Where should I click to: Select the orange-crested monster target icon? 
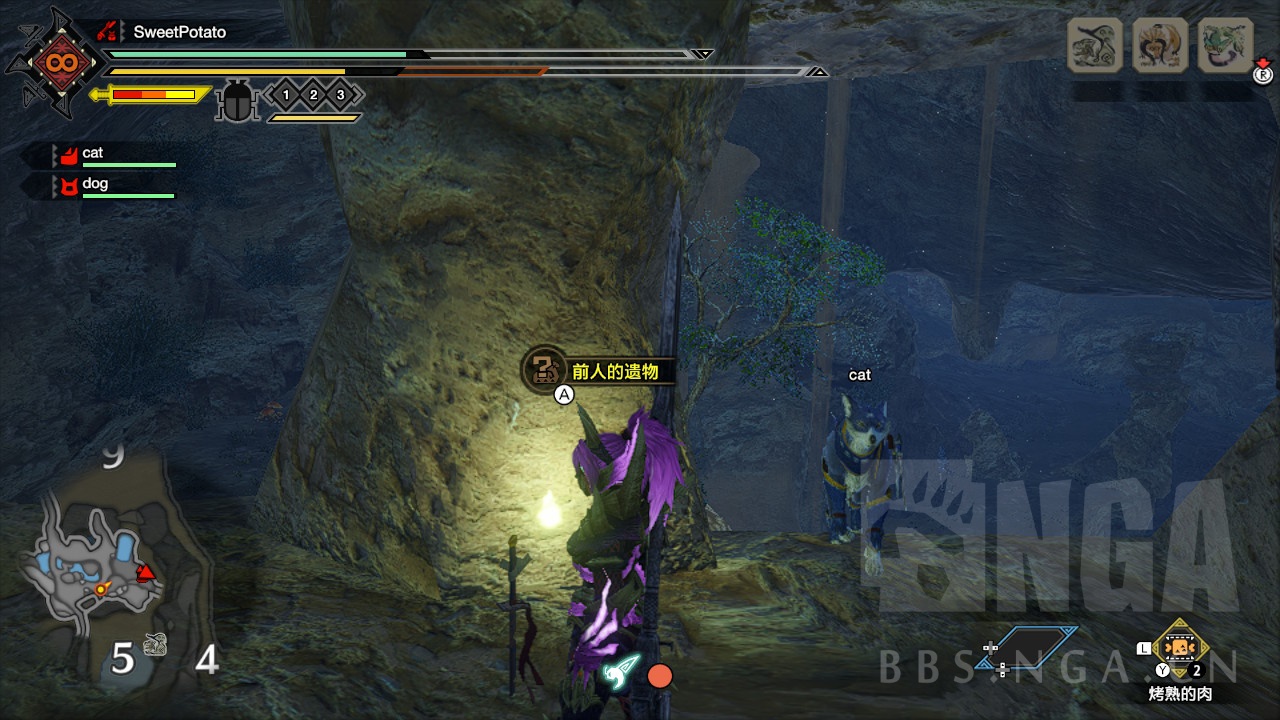point(1160,45)
